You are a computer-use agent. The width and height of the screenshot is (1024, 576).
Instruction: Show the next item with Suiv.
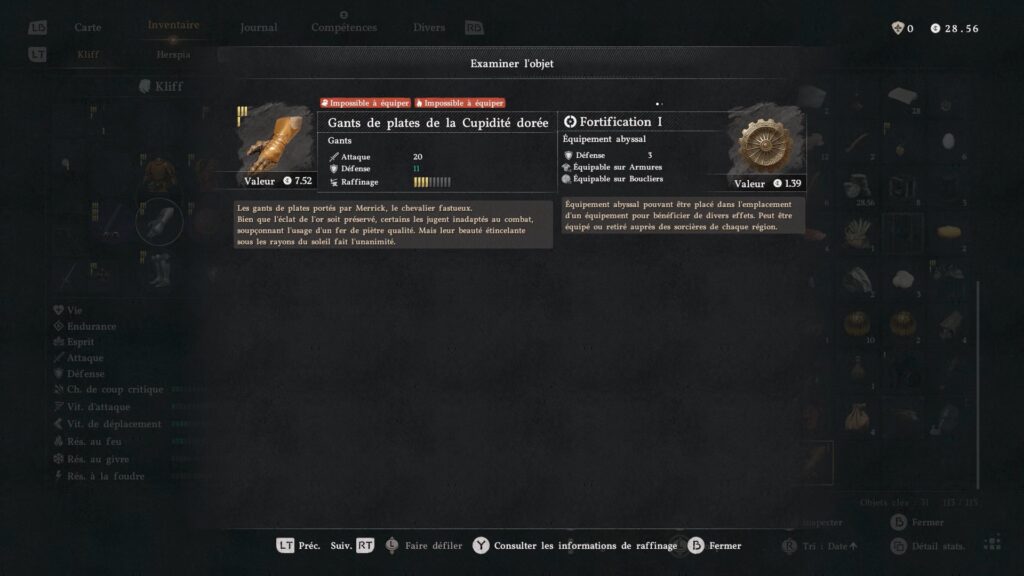[x=352, y=546]
